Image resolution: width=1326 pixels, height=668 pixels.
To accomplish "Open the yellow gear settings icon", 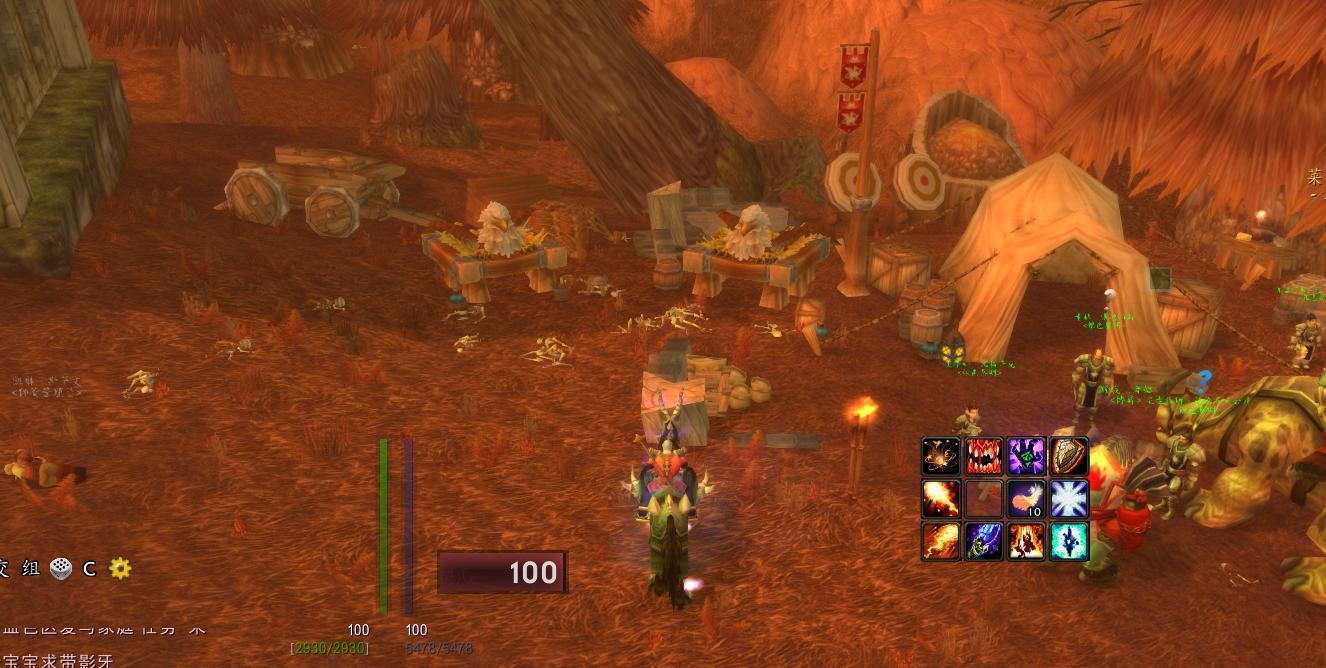I will tap(120, 568).
